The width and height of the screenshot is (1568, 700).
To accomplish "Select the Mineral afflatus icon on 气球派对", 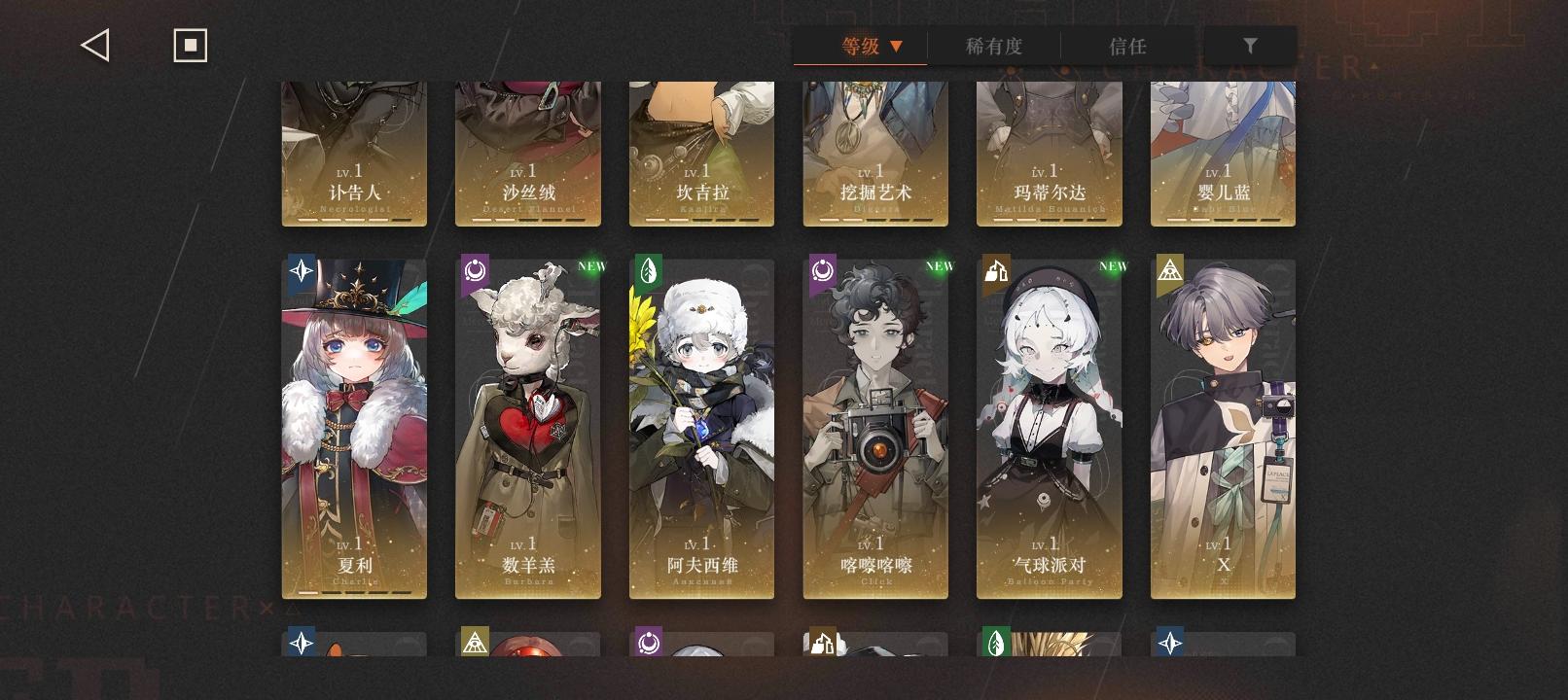I will 995,272.
